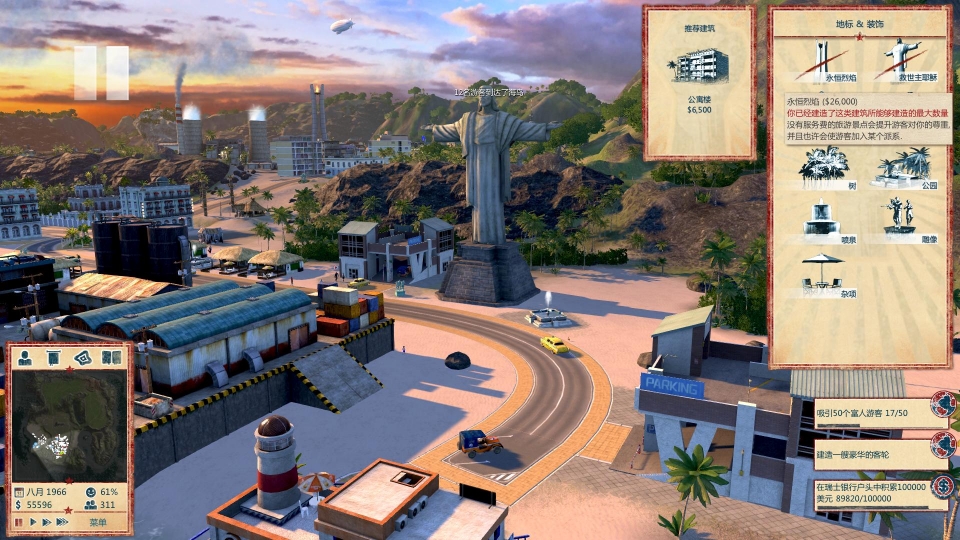Open the Miscellaneous (杂项) decorations

pyautogui.click(x=822, y=273)
